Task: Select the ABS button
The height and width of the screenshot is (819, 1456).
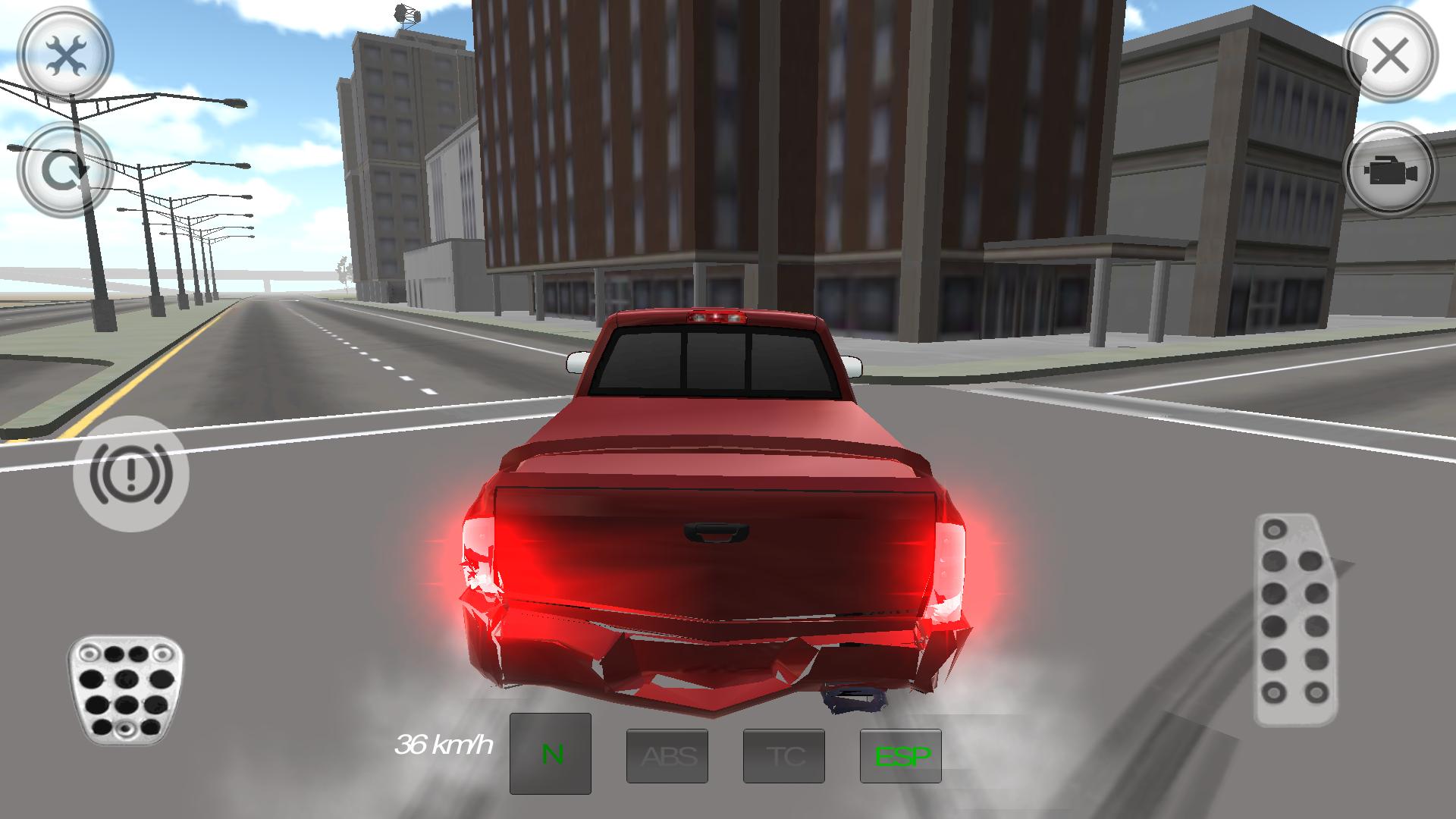Action: (667, 755)
